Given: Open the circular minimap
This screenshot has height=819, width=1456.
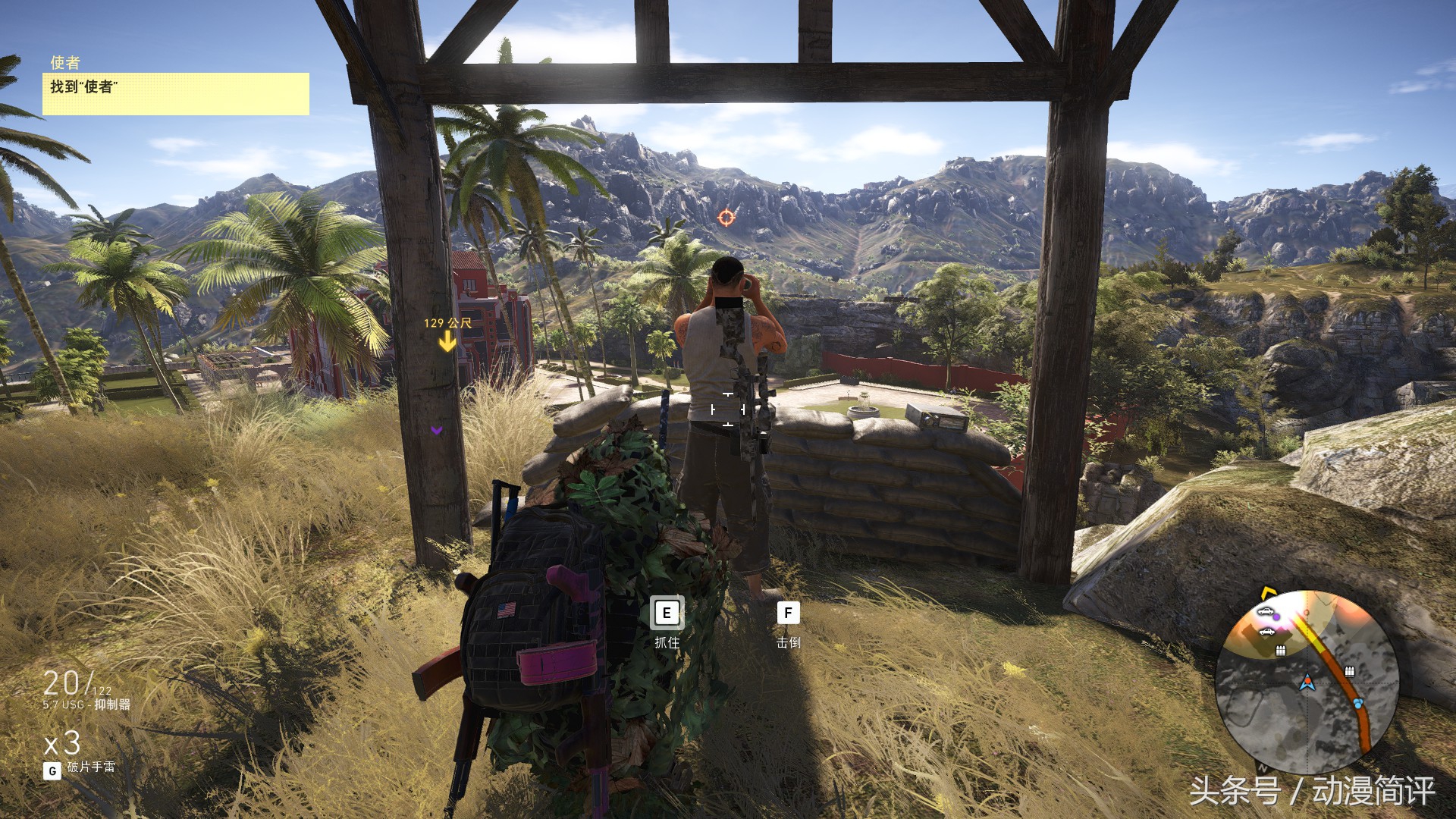Looking at the screenshot, I should tap(1306, 675).
